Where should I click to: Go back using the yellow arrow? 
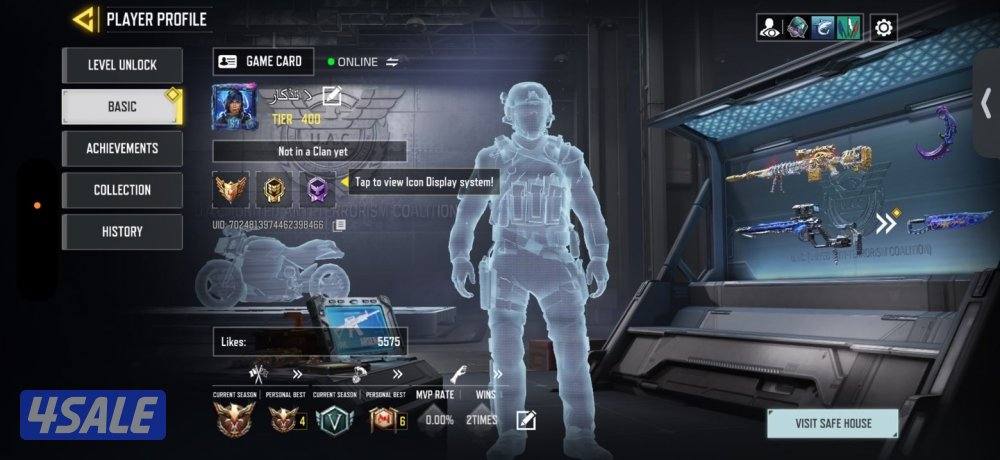[85, 19]
